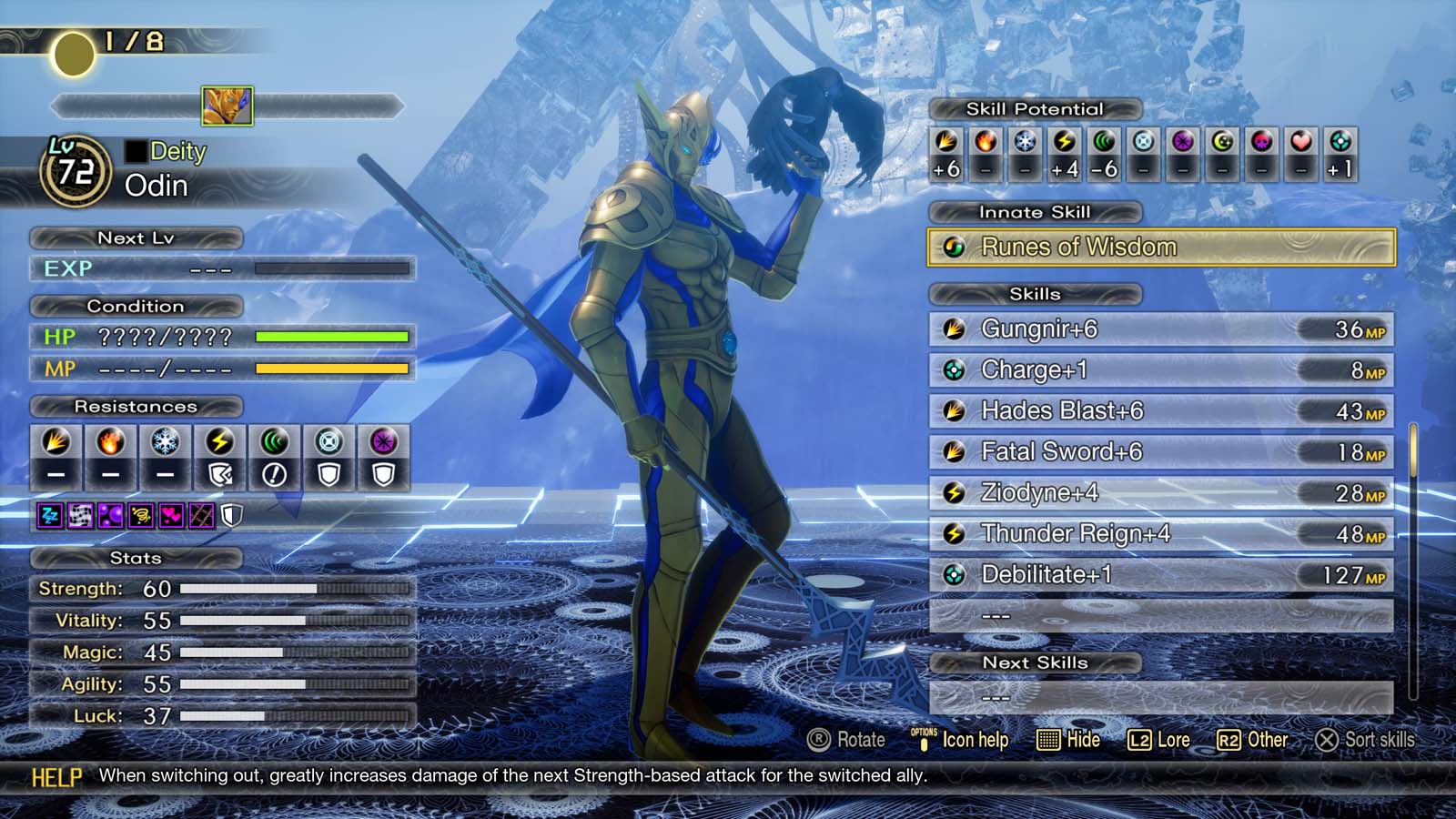Select the Gungnir+6 skill entry
Image resolution: width=1456 pixels, height=819 pixels.
click(x=1156, y=330)
